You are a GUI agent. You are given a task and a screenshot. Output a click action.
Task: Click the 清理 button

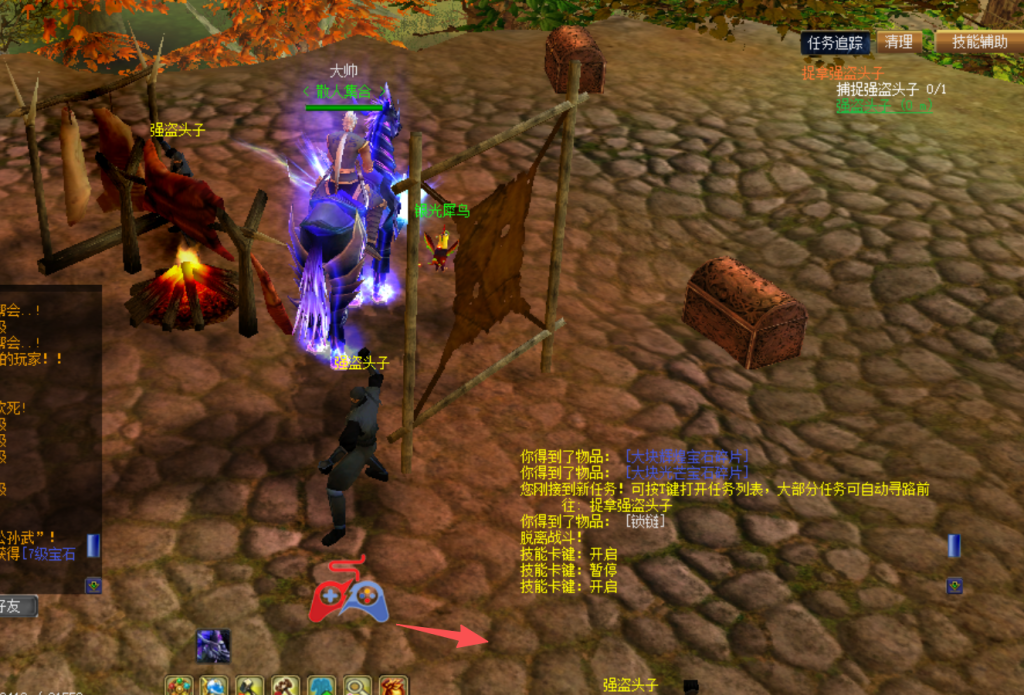(899, 42)
